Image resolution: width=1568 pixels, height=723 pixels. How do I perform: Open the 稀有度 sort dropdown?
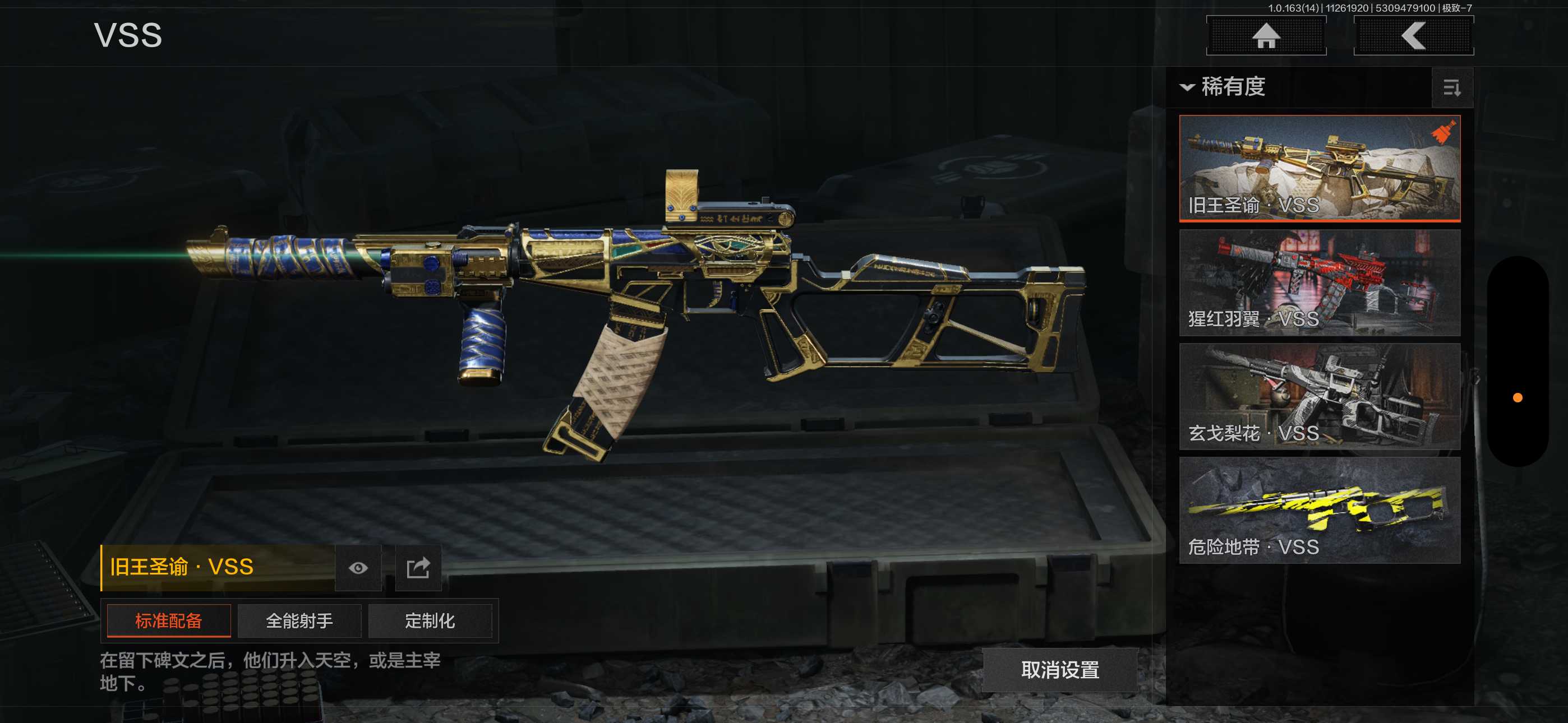pos(1224,87)
